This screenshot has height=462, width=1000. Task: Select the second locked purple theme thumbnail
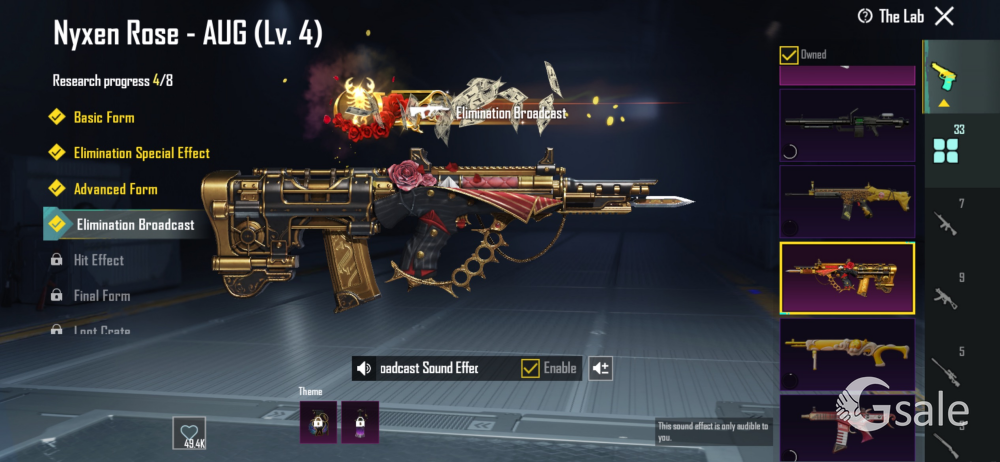[360, 422]
